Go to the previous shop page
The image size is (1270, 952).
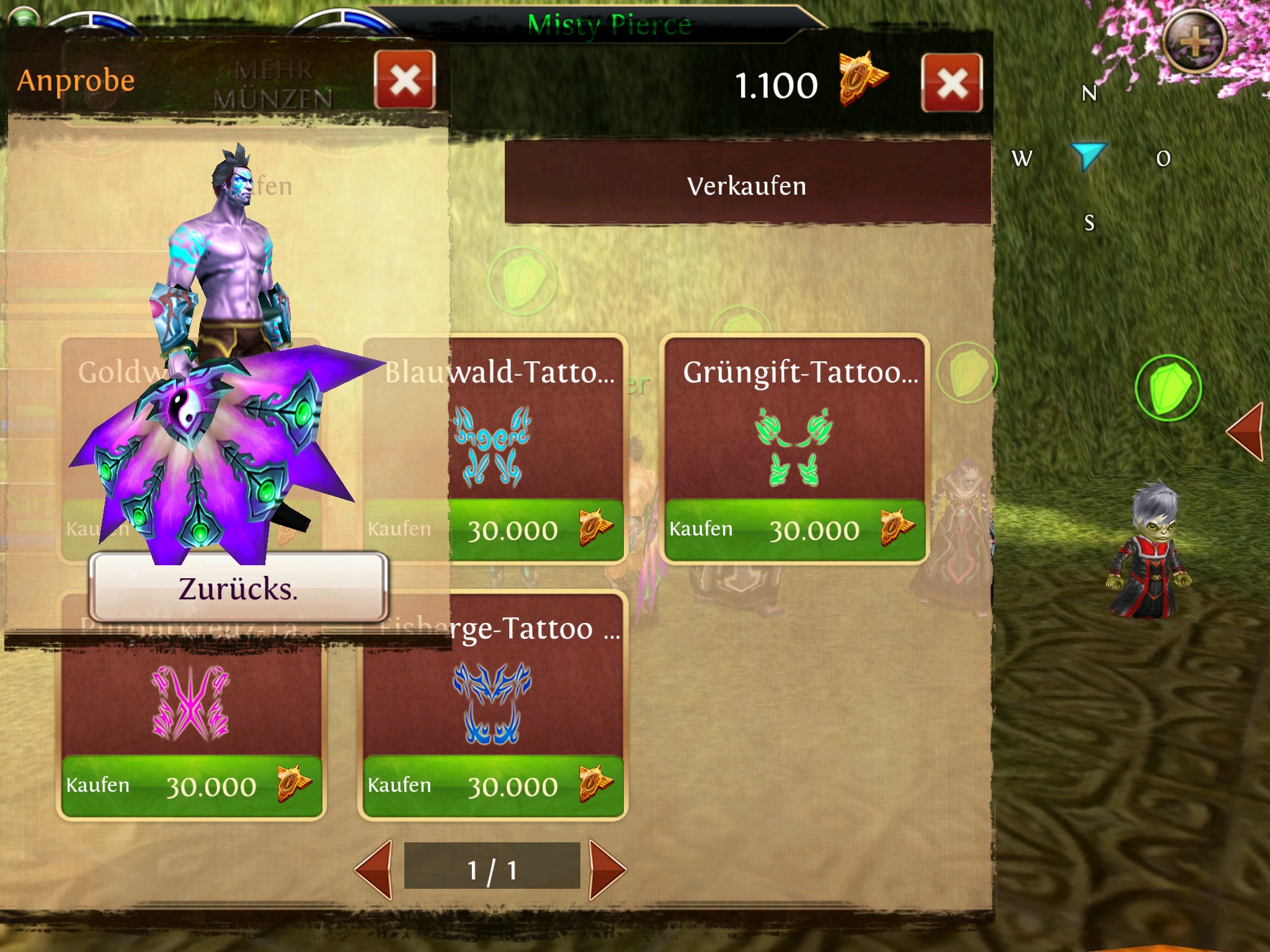point(374,870)
